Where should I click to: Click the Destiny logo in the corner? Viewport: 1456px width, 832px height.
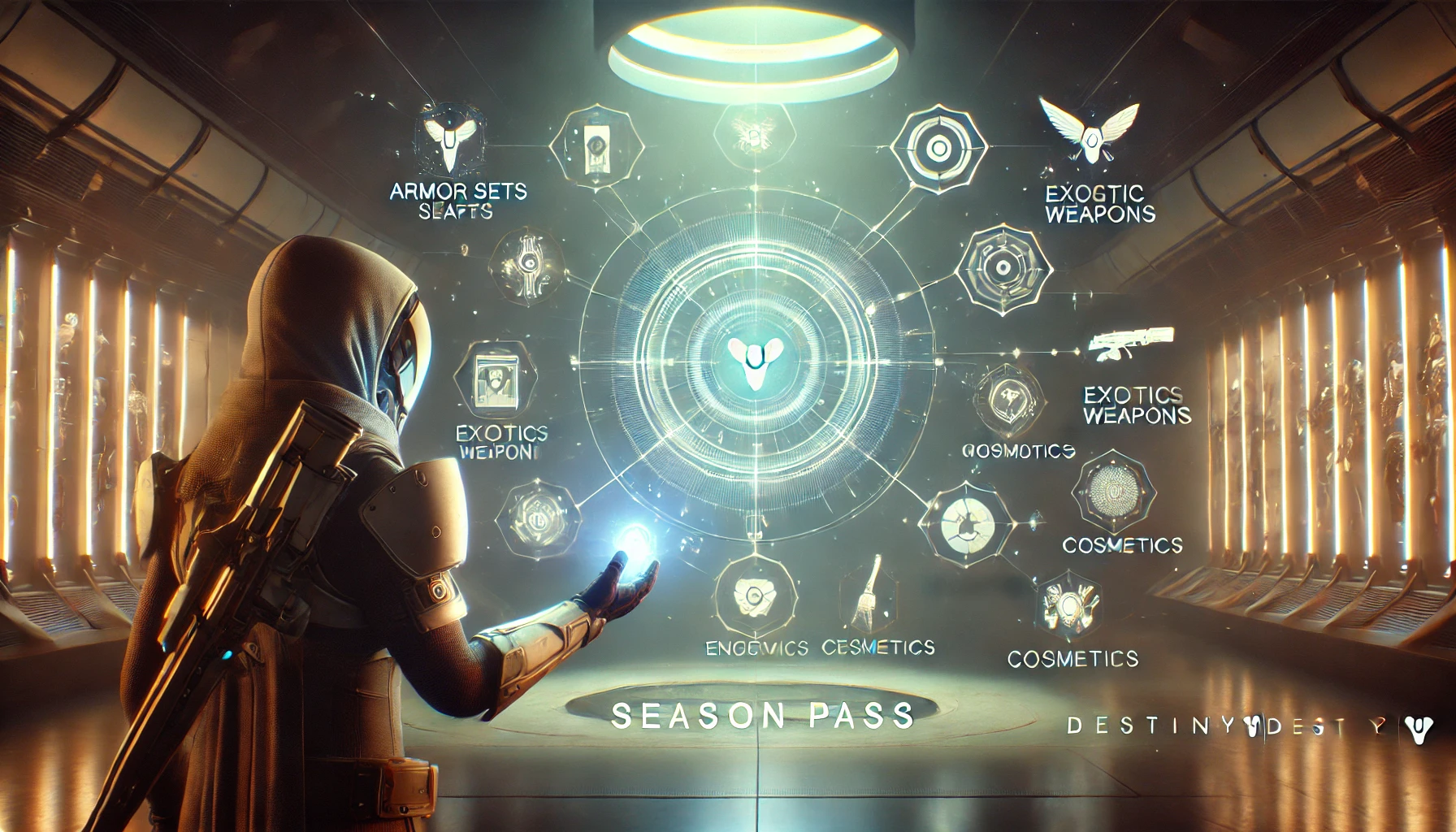1419,728
